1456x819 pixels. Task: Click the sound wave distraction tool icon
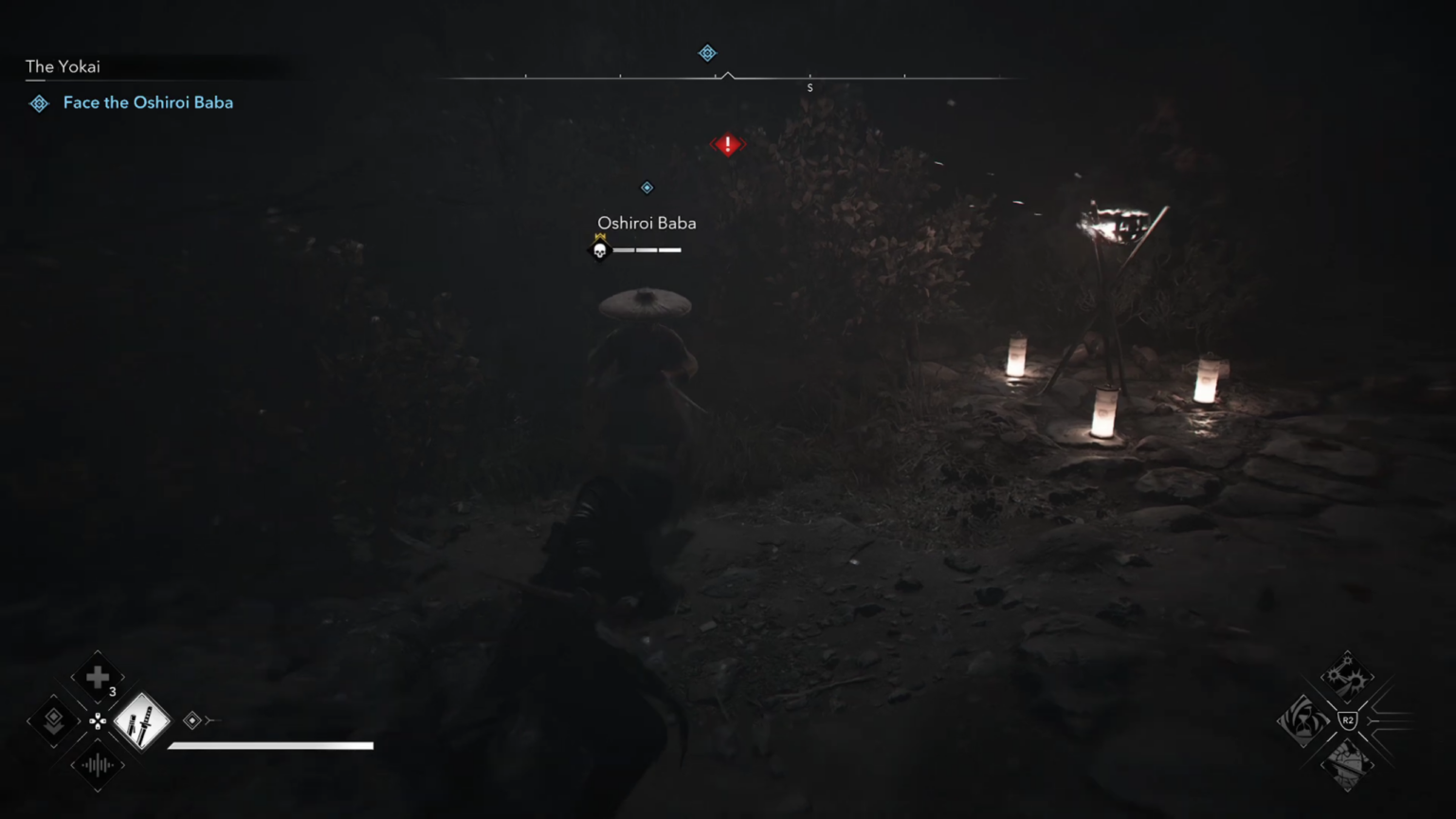97,765
